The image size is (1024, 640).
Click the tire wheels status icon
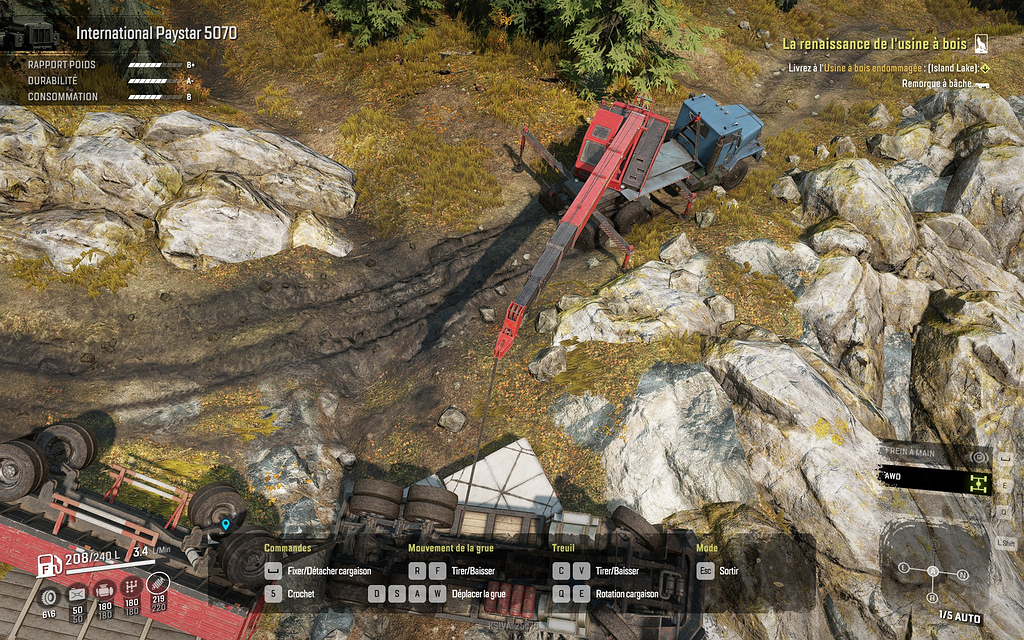click(x=49, y=596)
